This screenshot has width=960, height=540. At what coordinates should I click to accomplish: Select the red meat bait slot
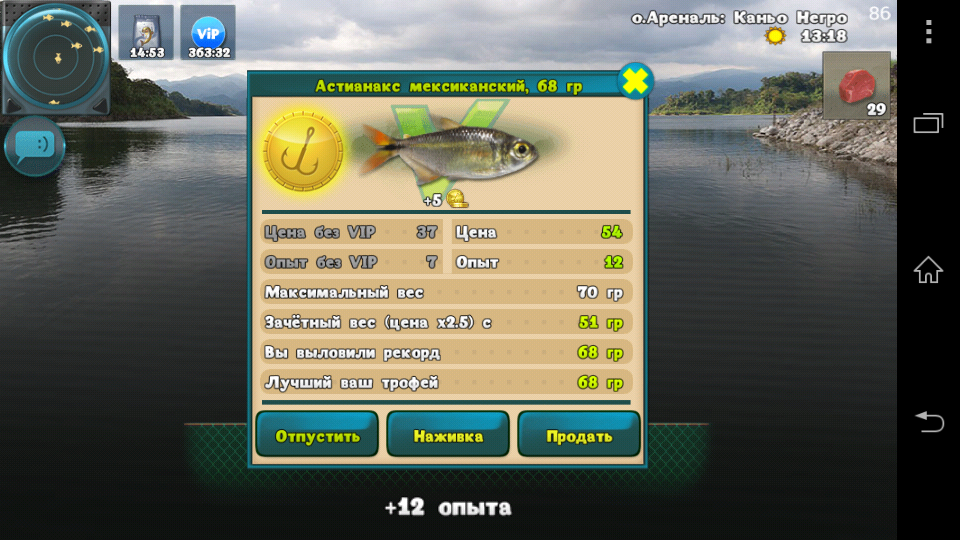click(x=856, y=86)
